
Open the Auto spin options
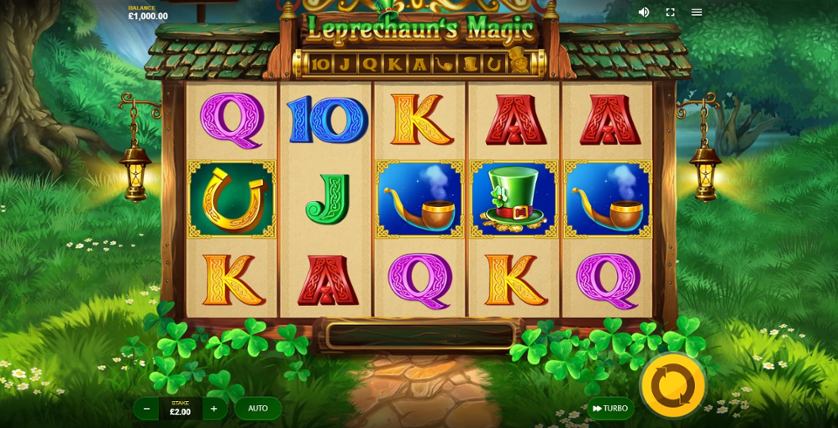click(258, 408)
